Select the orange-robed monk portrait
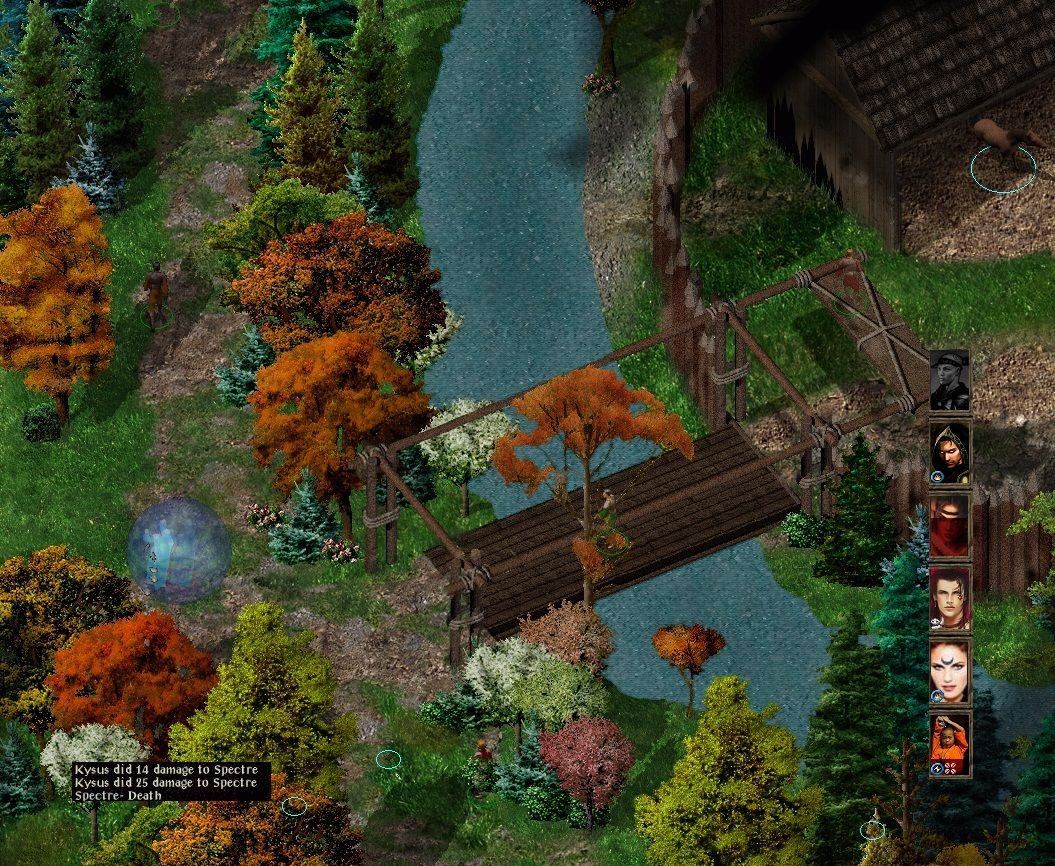The image size is (1055, 866). tap(949, 744)
